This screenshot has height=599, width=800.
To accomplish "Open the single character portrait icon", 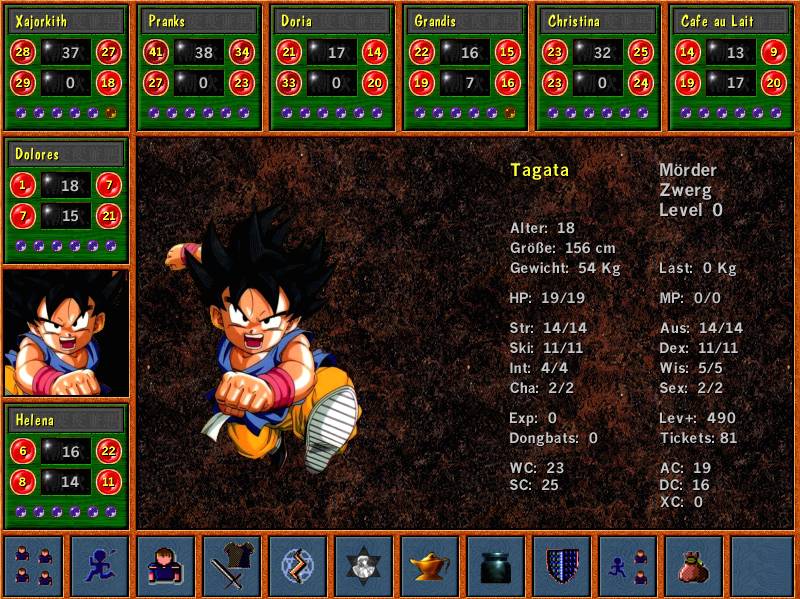I will (166, 566).
